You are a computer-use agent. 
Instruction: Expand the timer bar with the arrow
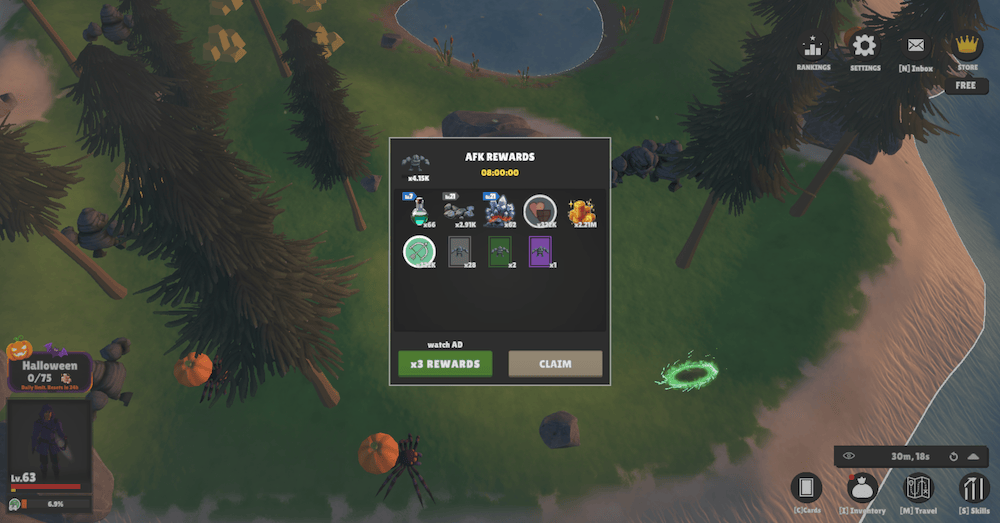click(973, 457)
